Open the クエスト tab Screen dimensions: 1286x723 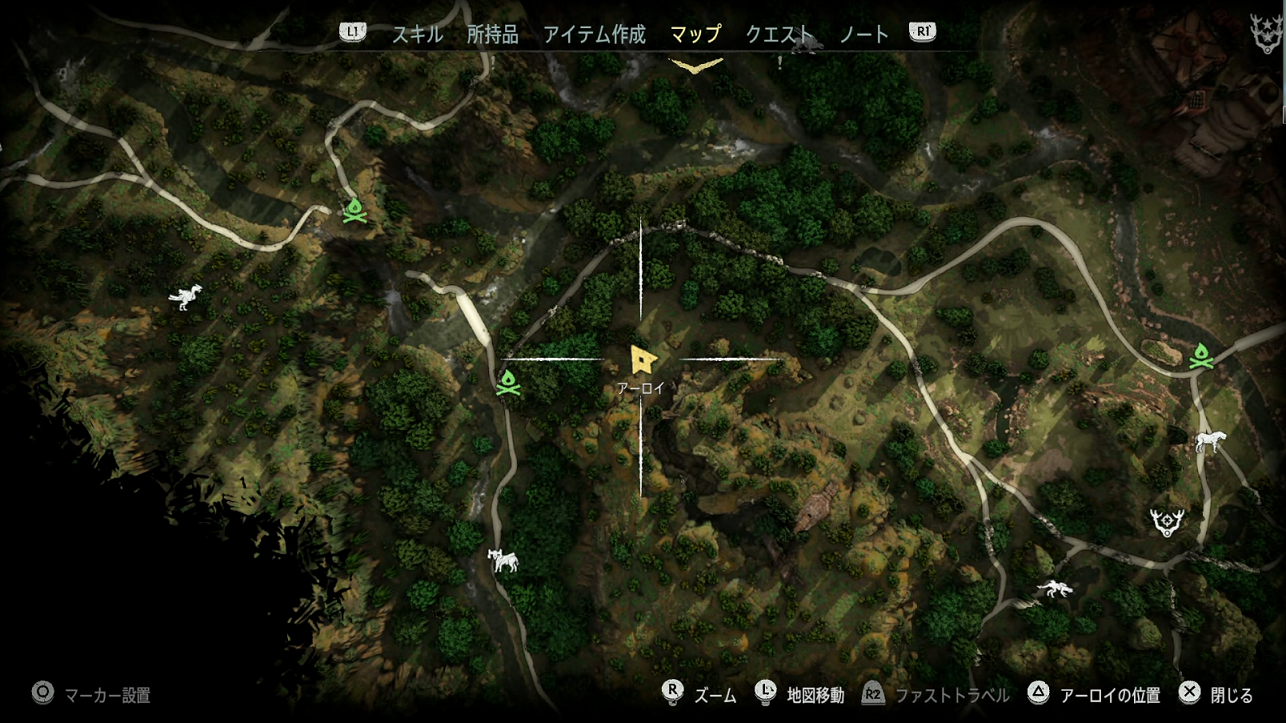coord(779,34)
